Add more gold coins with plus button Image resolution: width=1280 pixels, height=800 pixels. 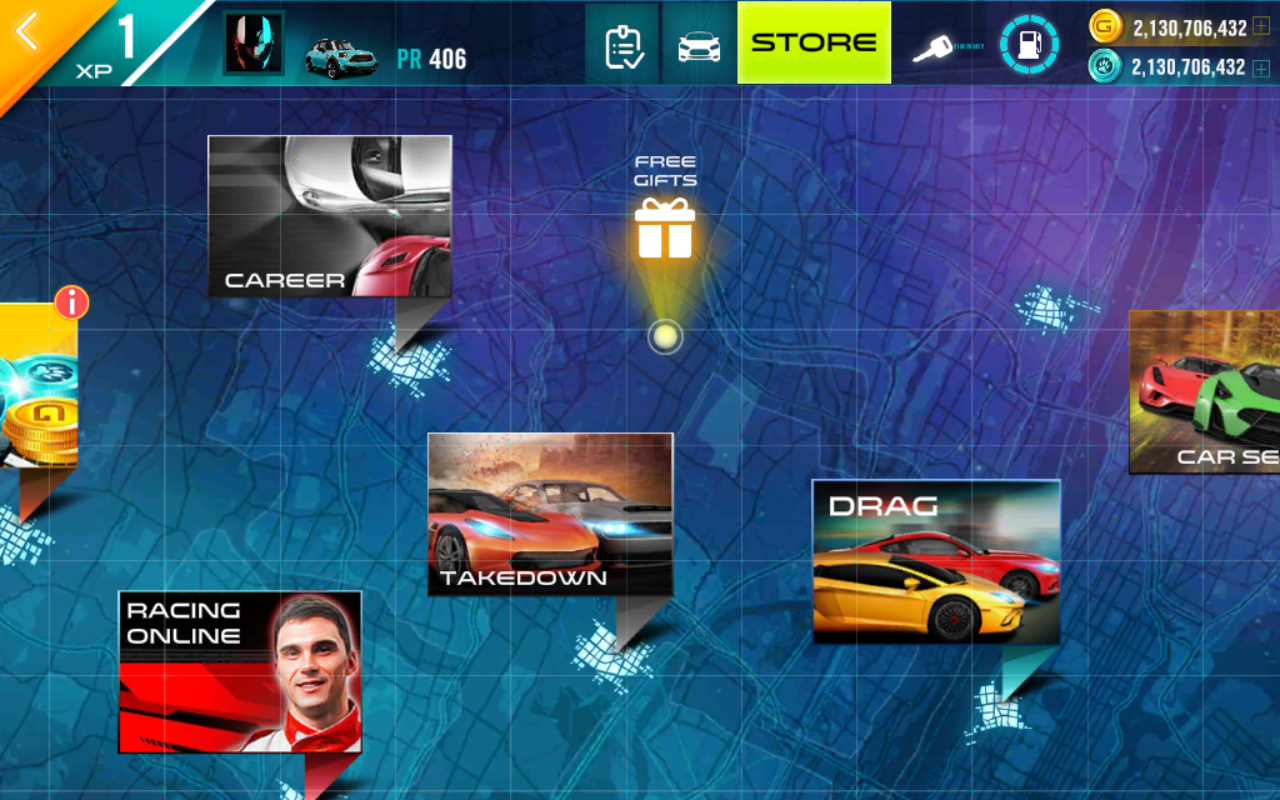pyautogui.click(x=1261, y=27)
